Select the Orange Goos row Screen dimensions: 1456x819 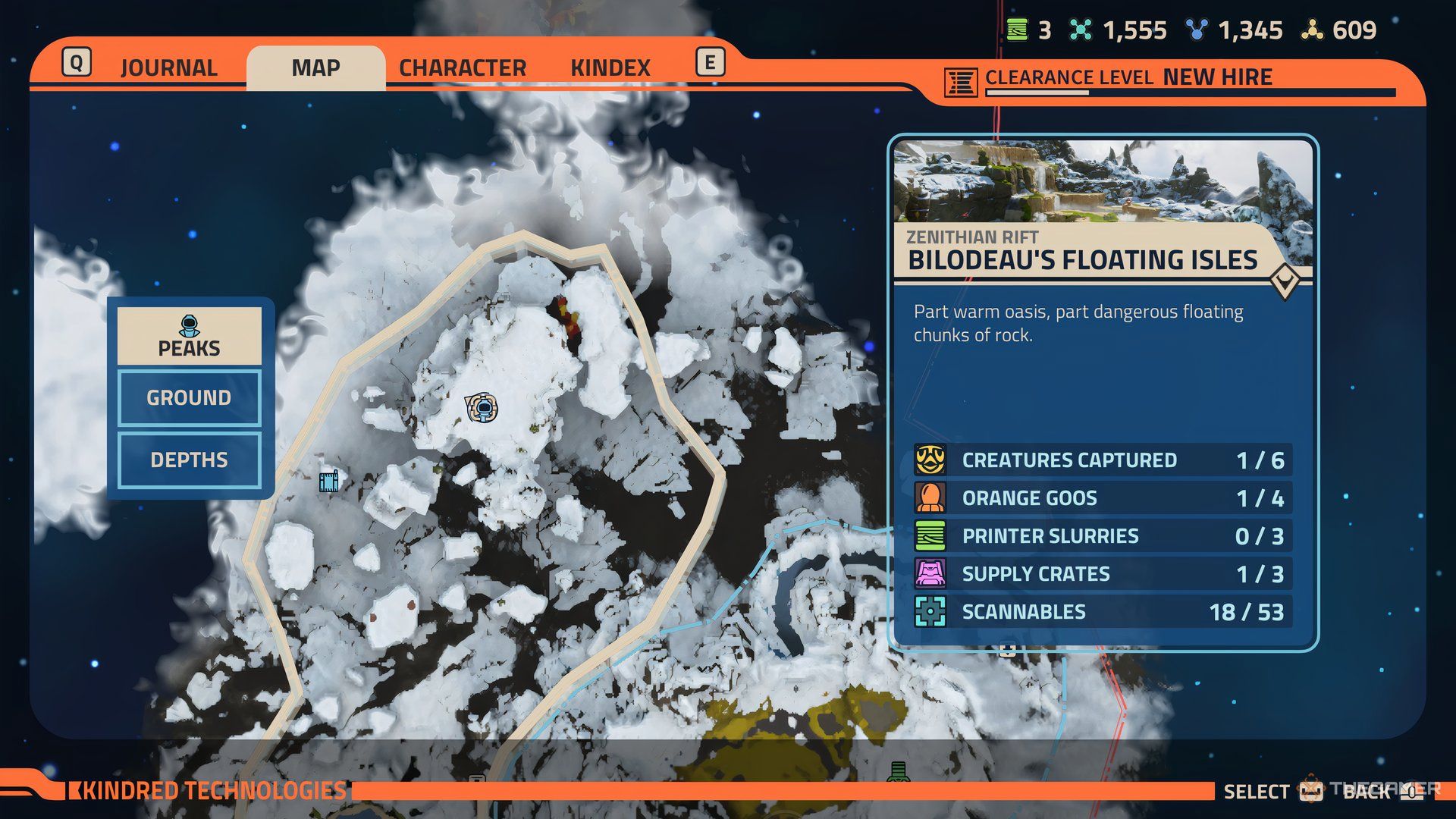(x=1103, y=498)
